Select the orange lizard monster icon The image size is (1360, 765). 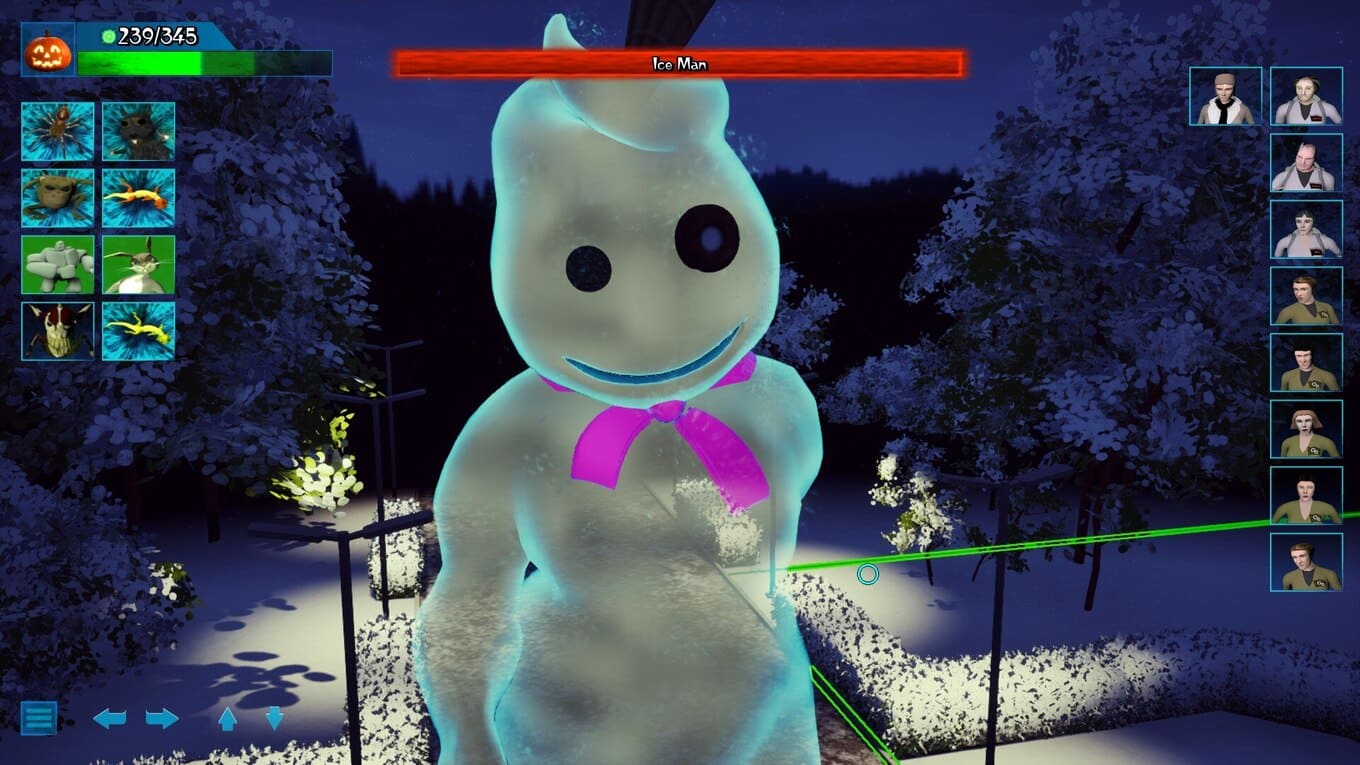click(138, 198)
